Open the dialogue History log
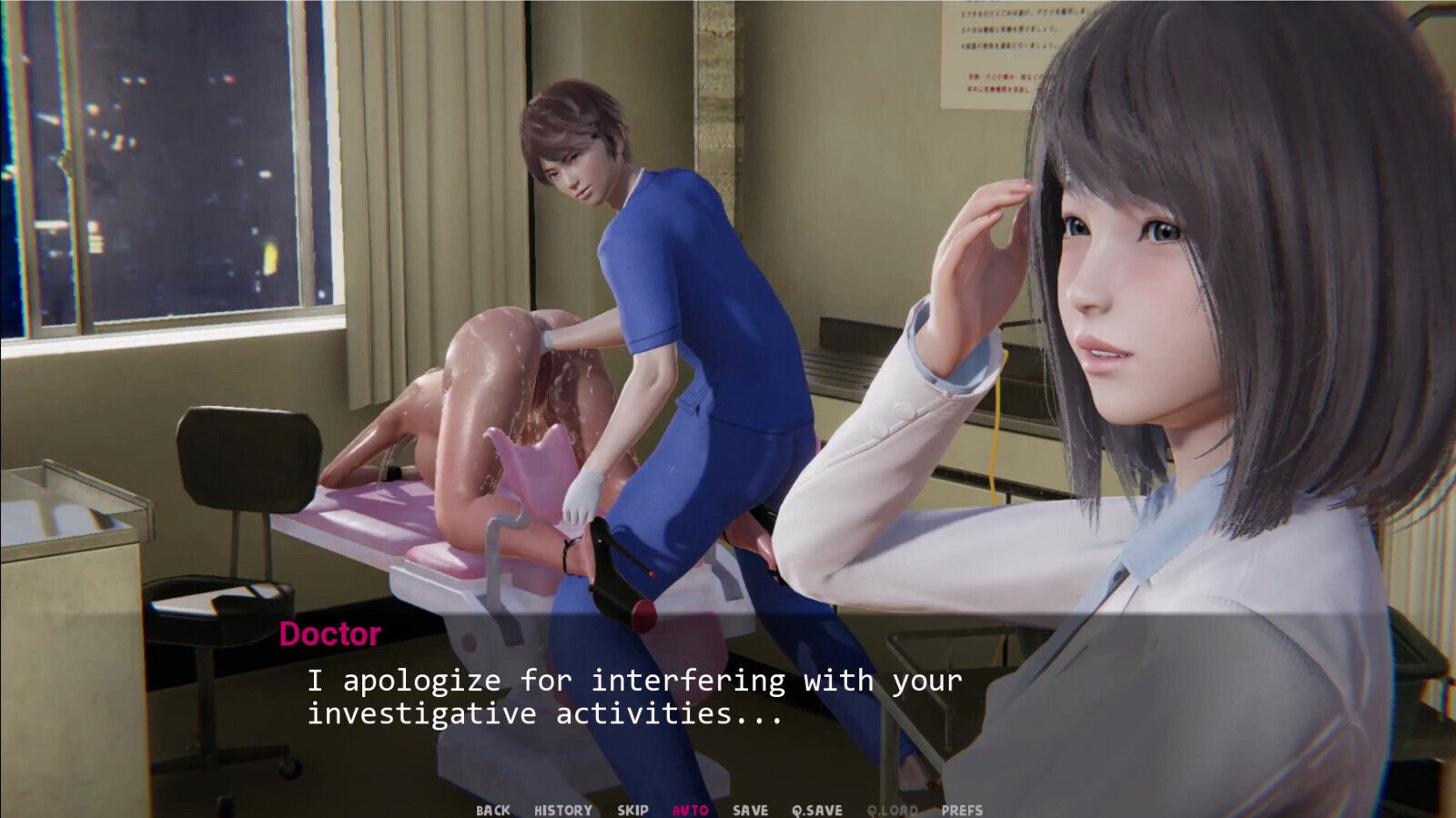Screen dimensions: 1456x818 pyautogui.click(x=562, y=810)
